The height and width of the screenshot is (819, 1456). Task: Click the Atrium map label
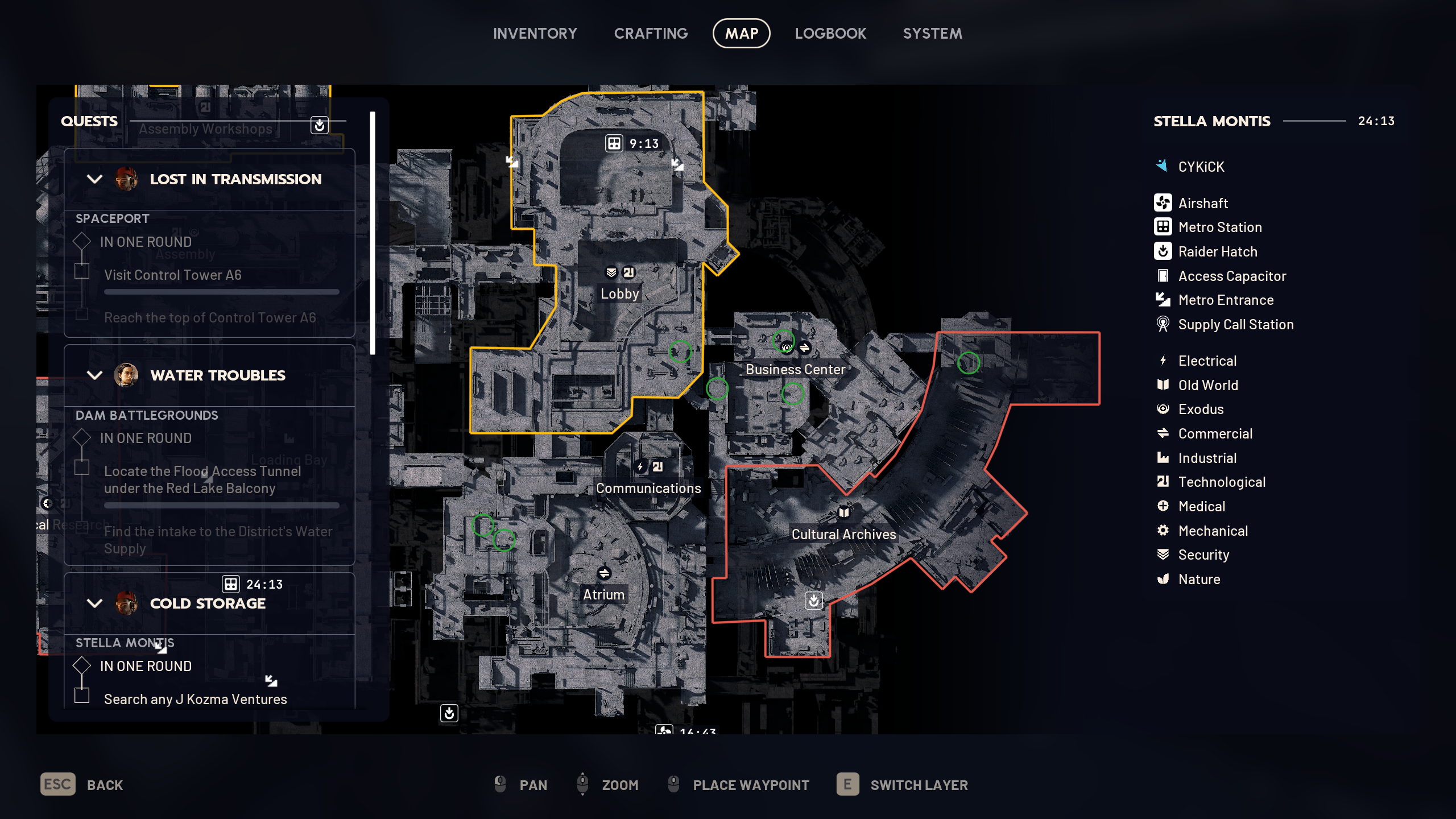tap(603, 595)
